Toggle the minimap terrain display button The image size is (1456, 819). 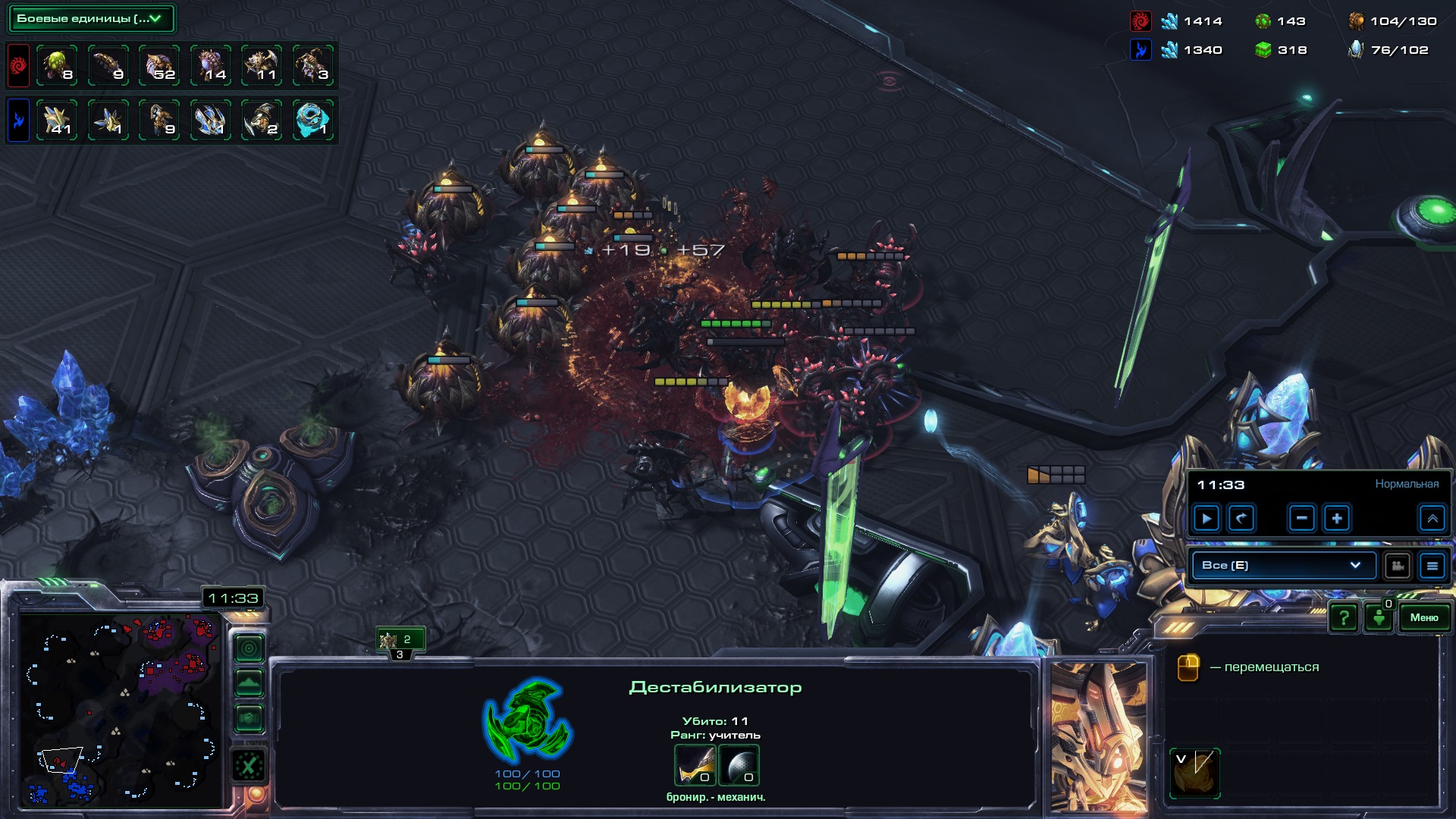click(x=249, y=683)
